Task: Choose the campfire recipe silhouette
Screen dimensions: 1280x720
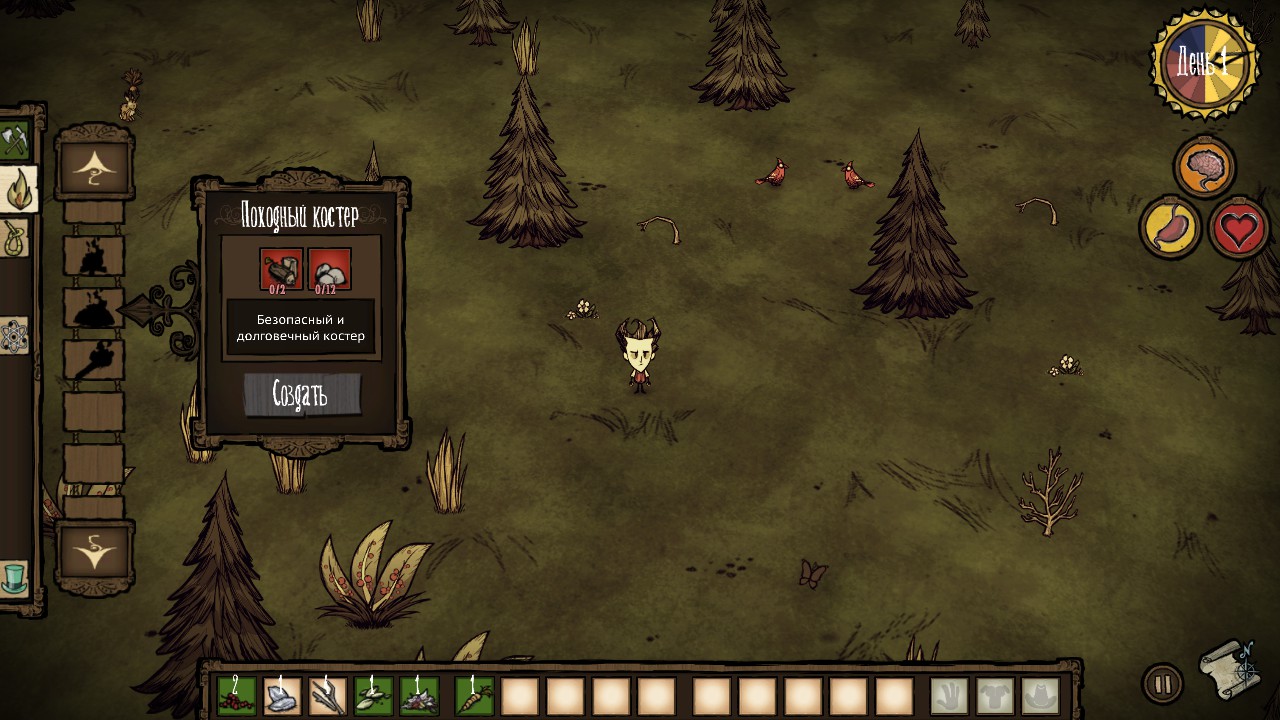Action: click(94, 257)
